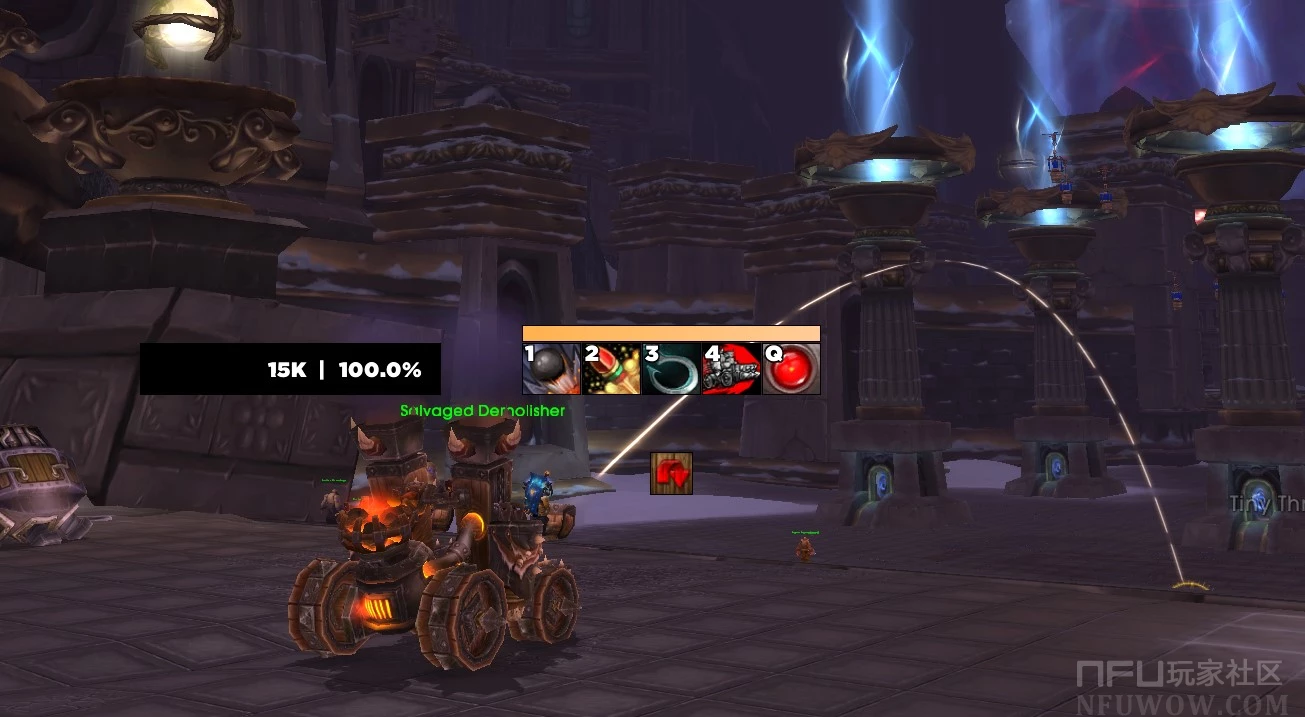Use the red and gold rocket ability
This screenshot has width=1305, height=717.
pos(612,369)
